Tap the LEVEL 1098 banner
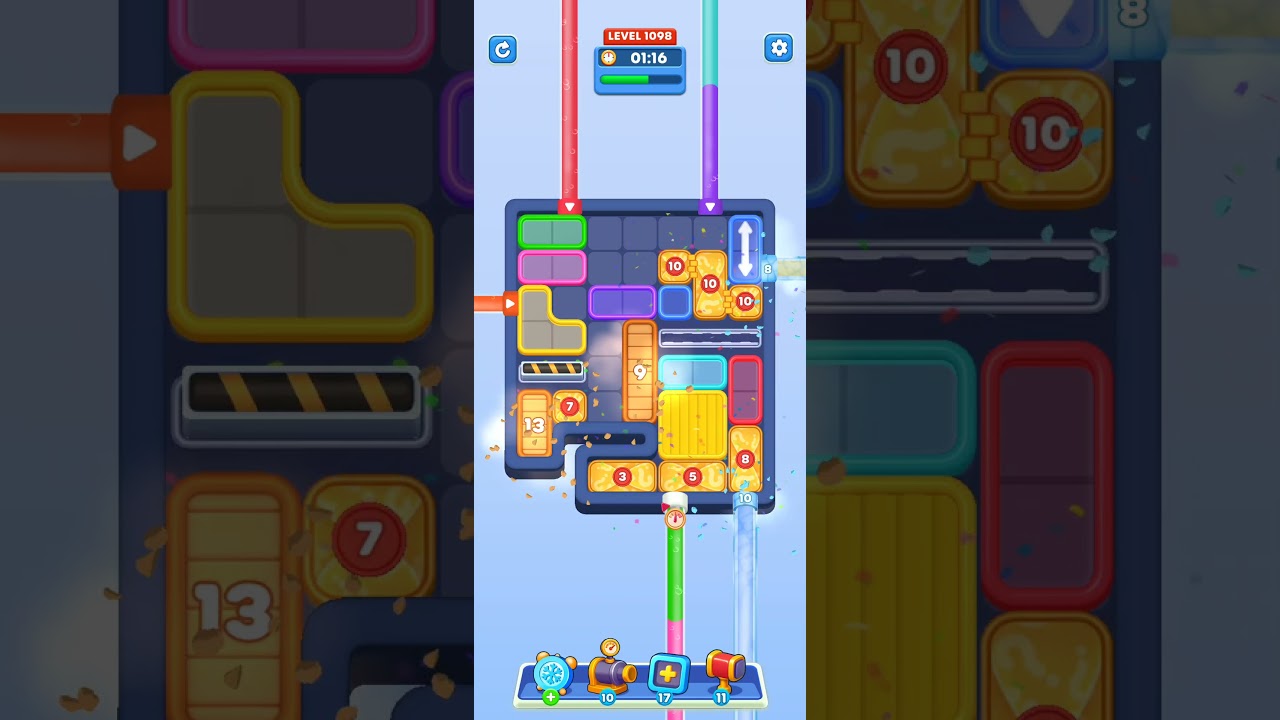Image resolution: width=1280 pixels, height=720 pixels. [639, 35]
